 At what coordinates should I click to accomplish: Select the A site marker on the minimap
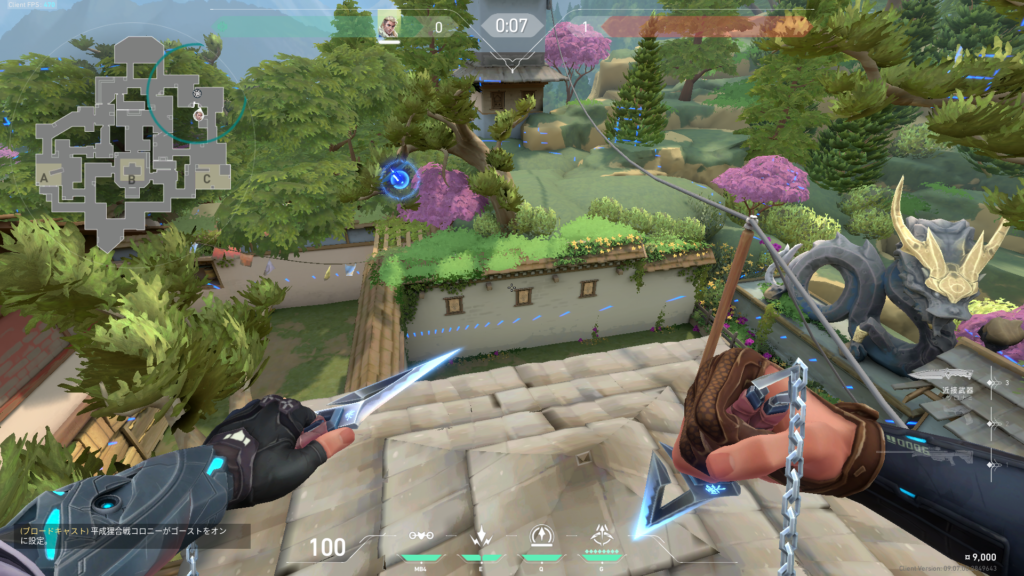[x=44, y=177]
